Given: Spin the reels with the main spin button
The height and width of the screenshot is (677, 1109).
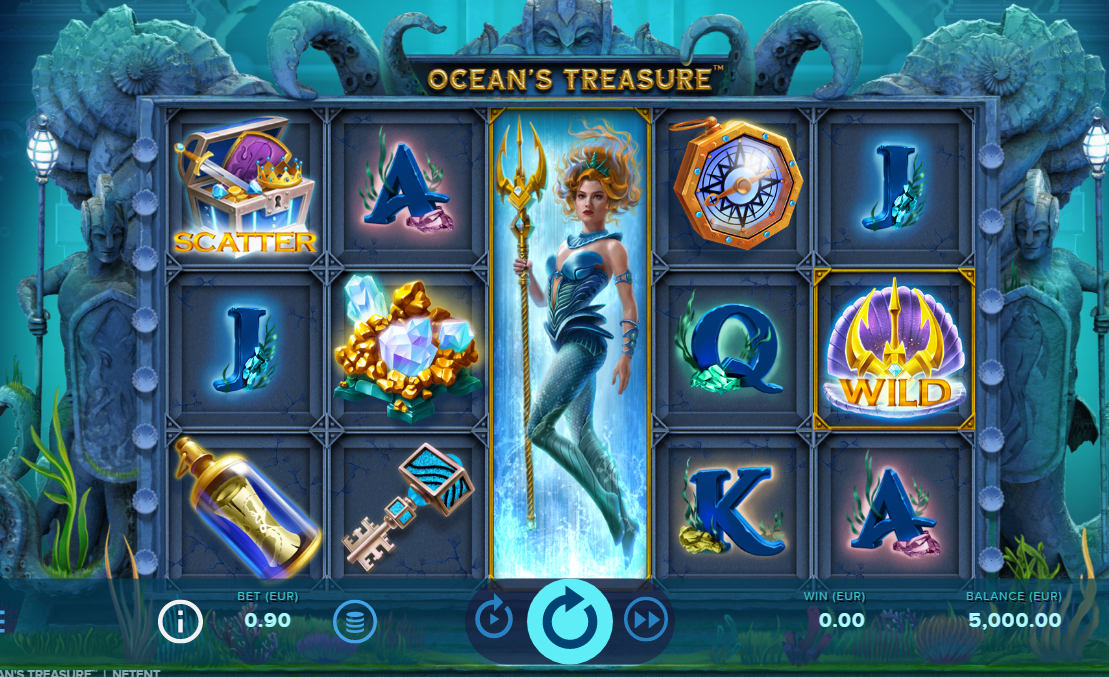Looking at the screenshot, I should point(569,620).
